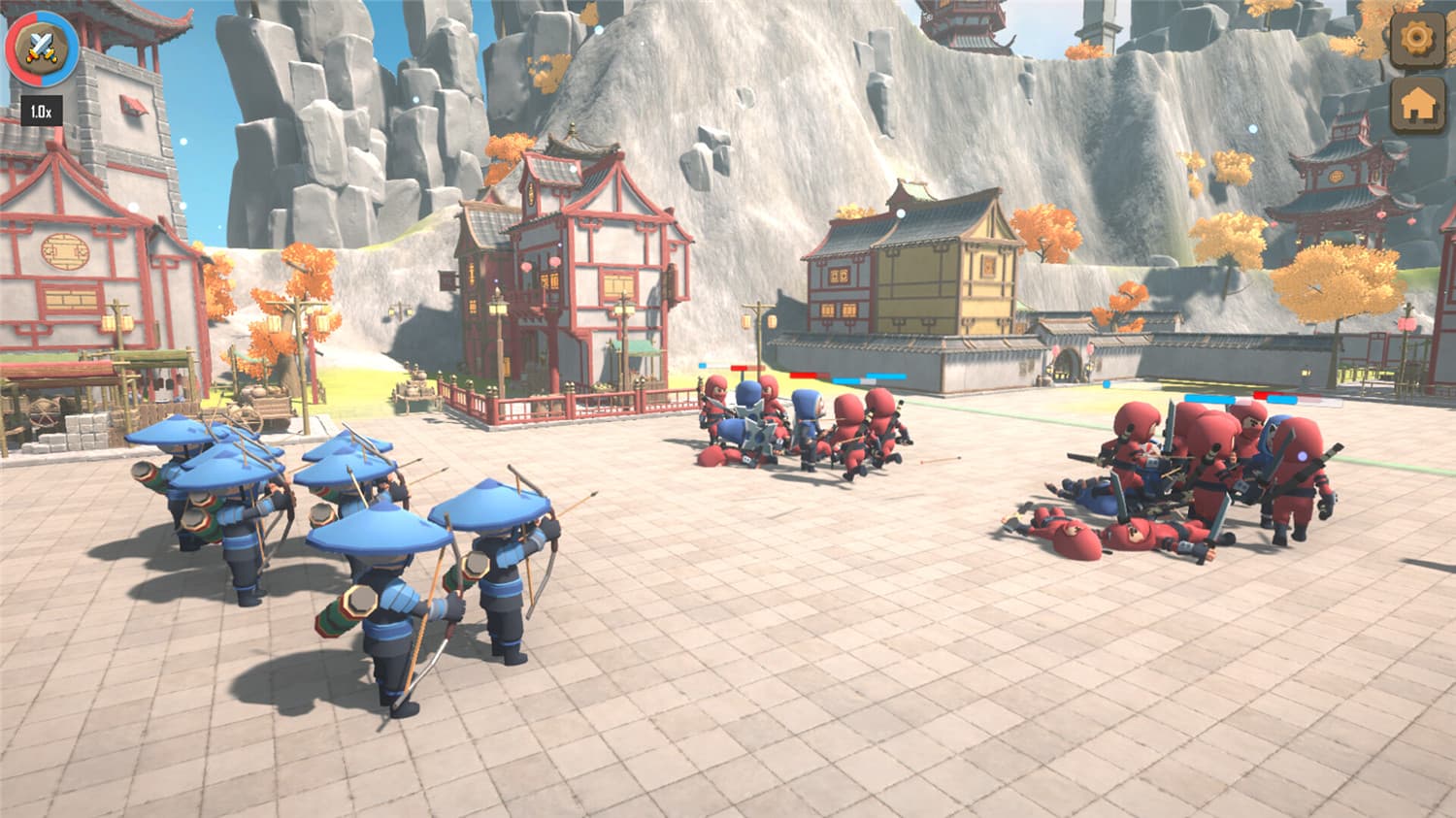1456x818 pixels.
Task: Toggle battle speed via the 1.0x label
Action: click(41, 110)
